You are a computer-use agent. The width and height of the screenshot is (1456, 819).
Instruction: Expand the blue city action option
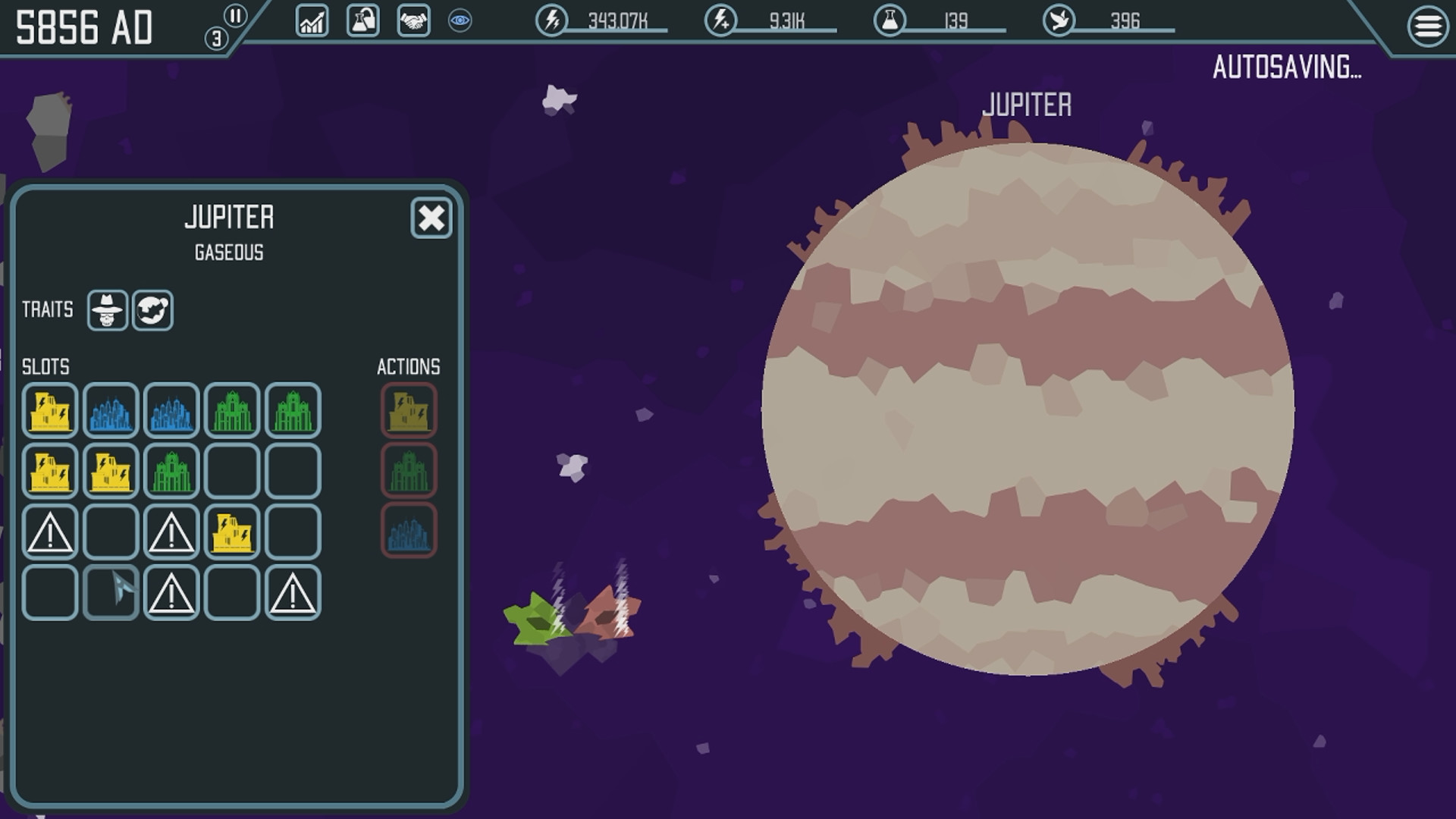click(409, 531)
